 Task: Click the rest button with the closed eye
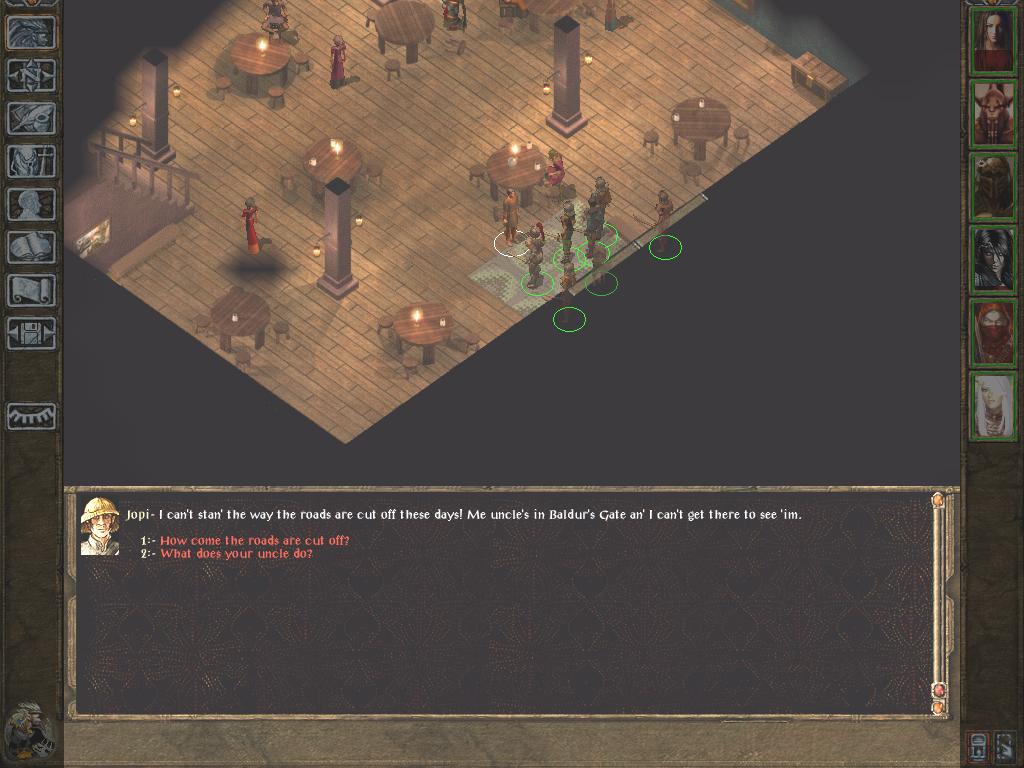coord(31,416)
